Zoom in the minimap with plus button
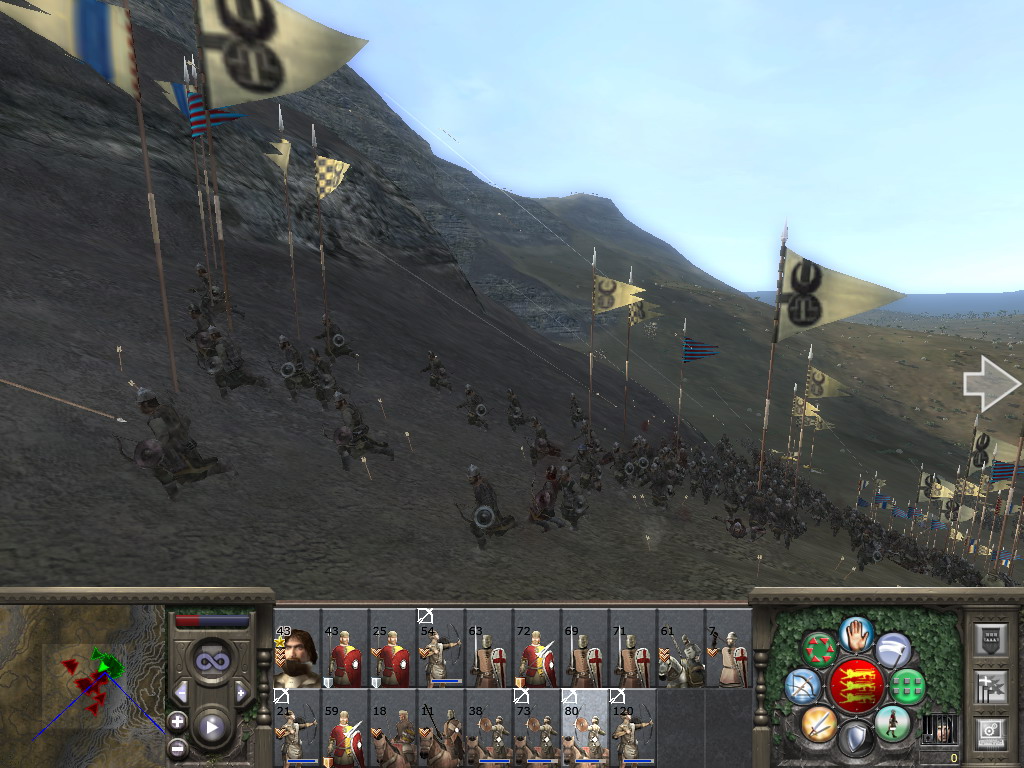The width and height of the screenshot is (1024, 768). [177, 720]
